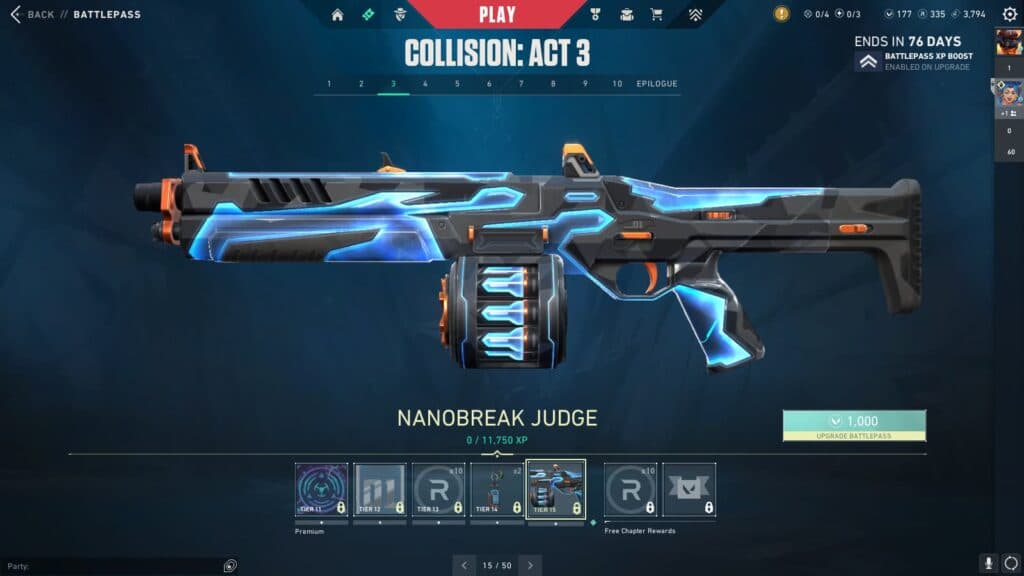This screenshot has width=1024, height=576.
Task: Select the free chapter Radianite reward
Action: click(631, 489)
